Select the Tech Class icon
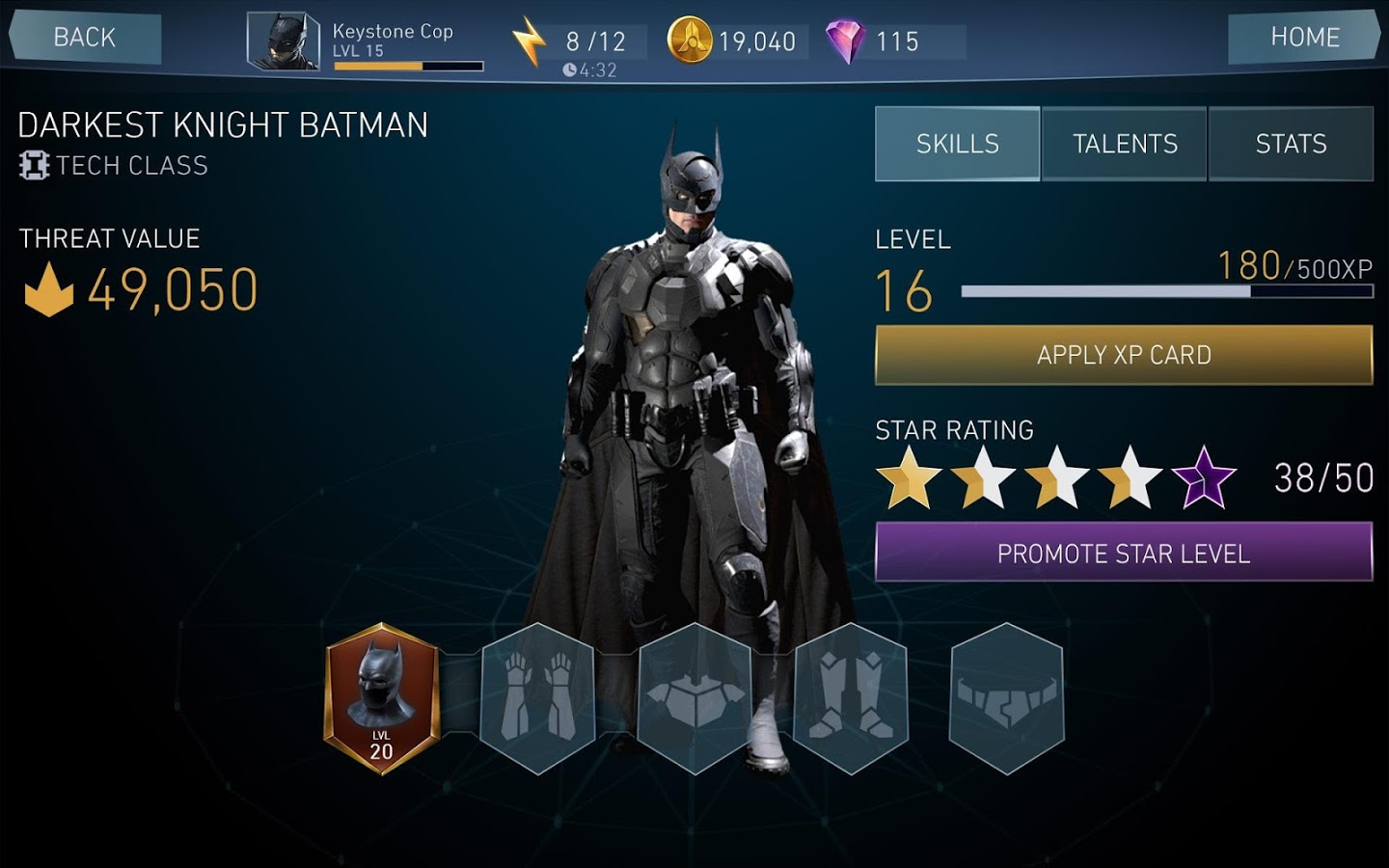Image resolution: width=1389 pixels, height=868 pixels. click(x=34, y=165)
